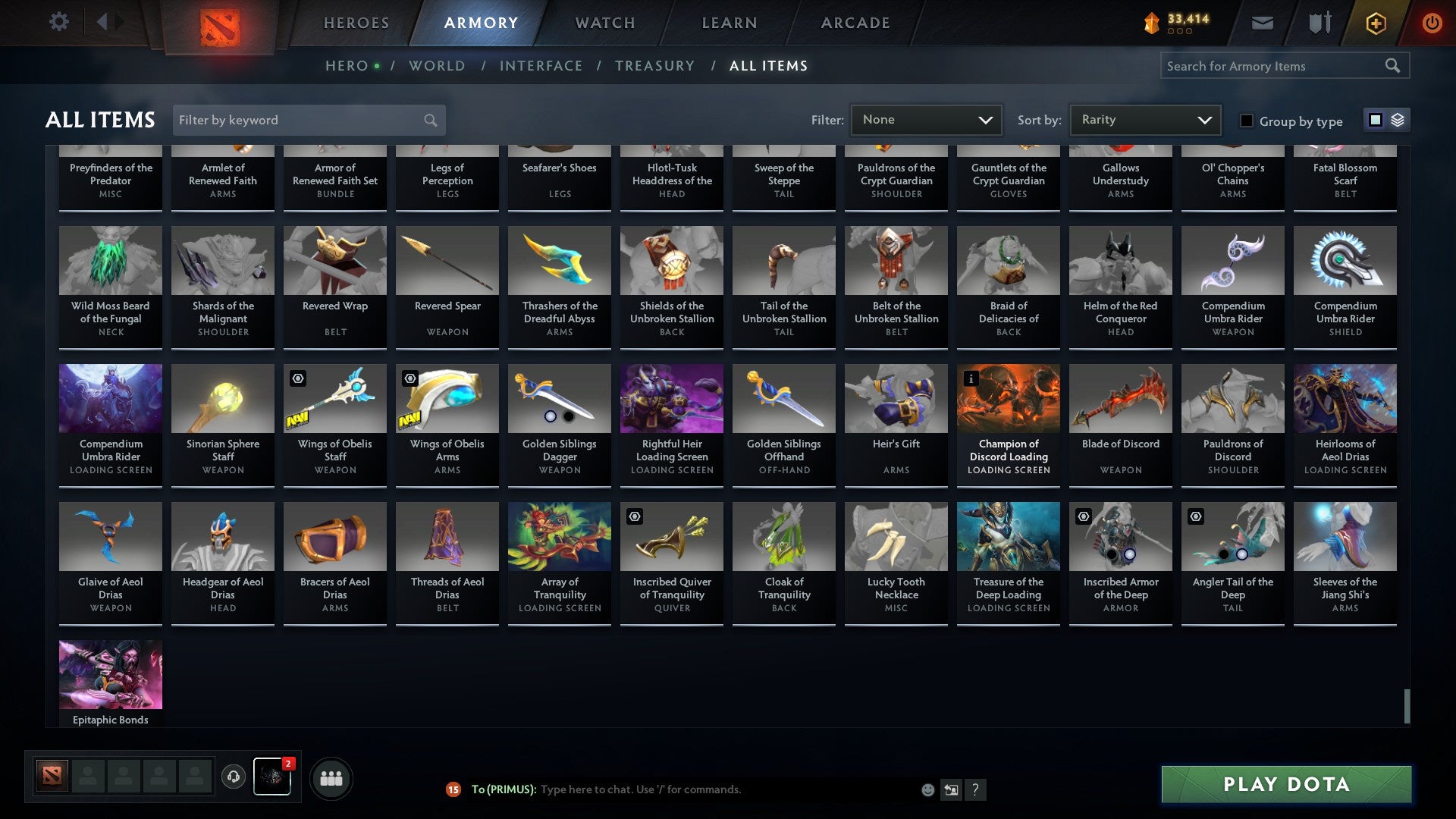Click the armory shield-and-sword icon
Viewport: 1456px width, 819px height.
[x=1320, y=23]
